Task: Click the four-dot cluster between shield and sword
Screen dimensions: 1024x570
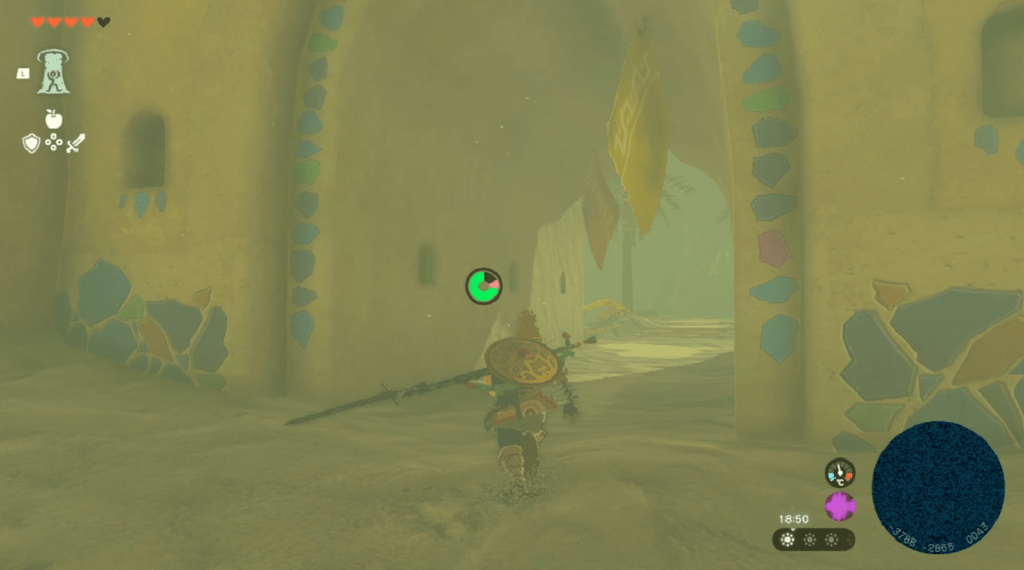Action: (54, 143)
